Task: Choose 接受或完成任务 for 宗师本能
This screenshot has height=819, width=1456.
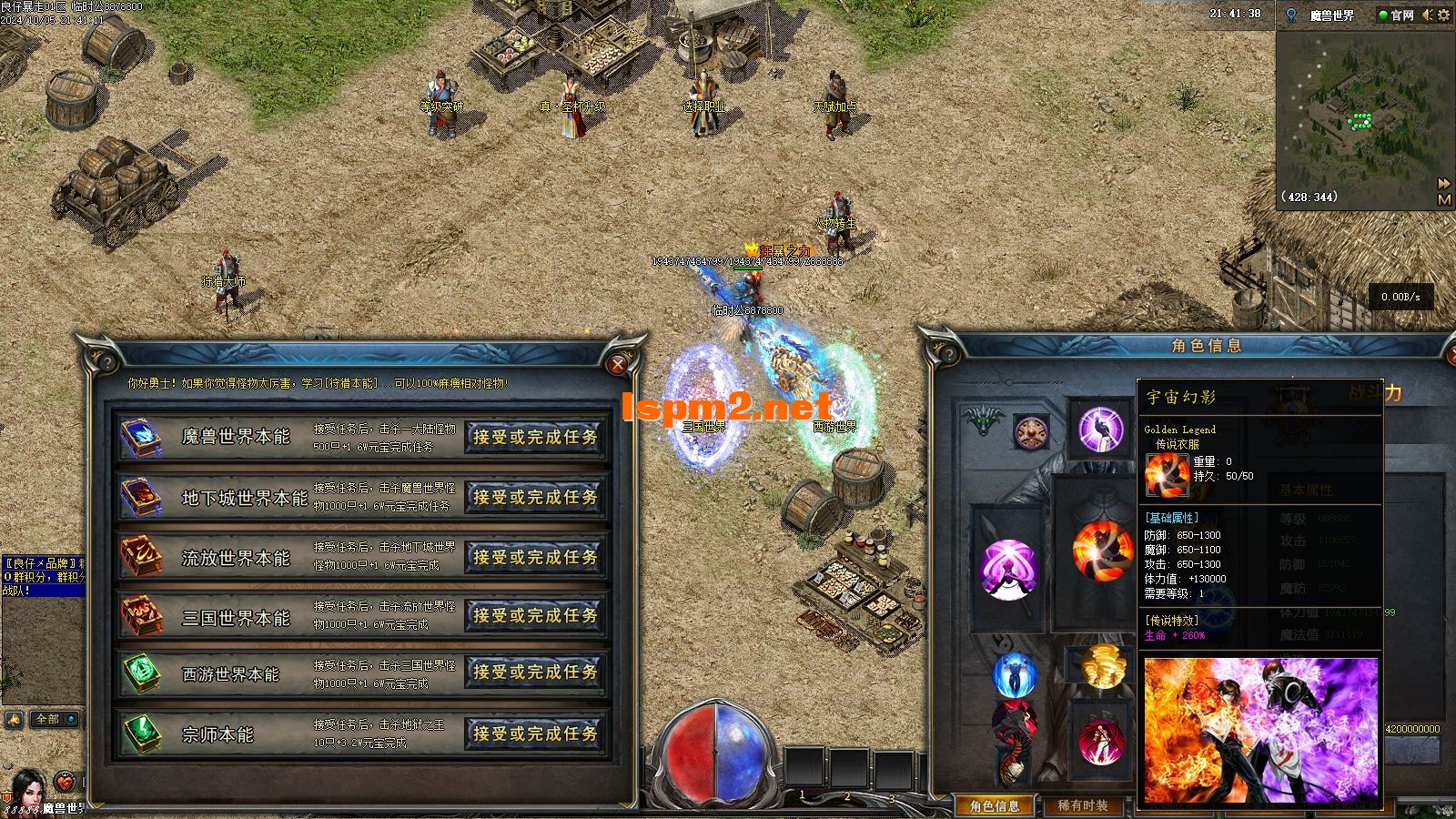Action: tap(535, 733)
